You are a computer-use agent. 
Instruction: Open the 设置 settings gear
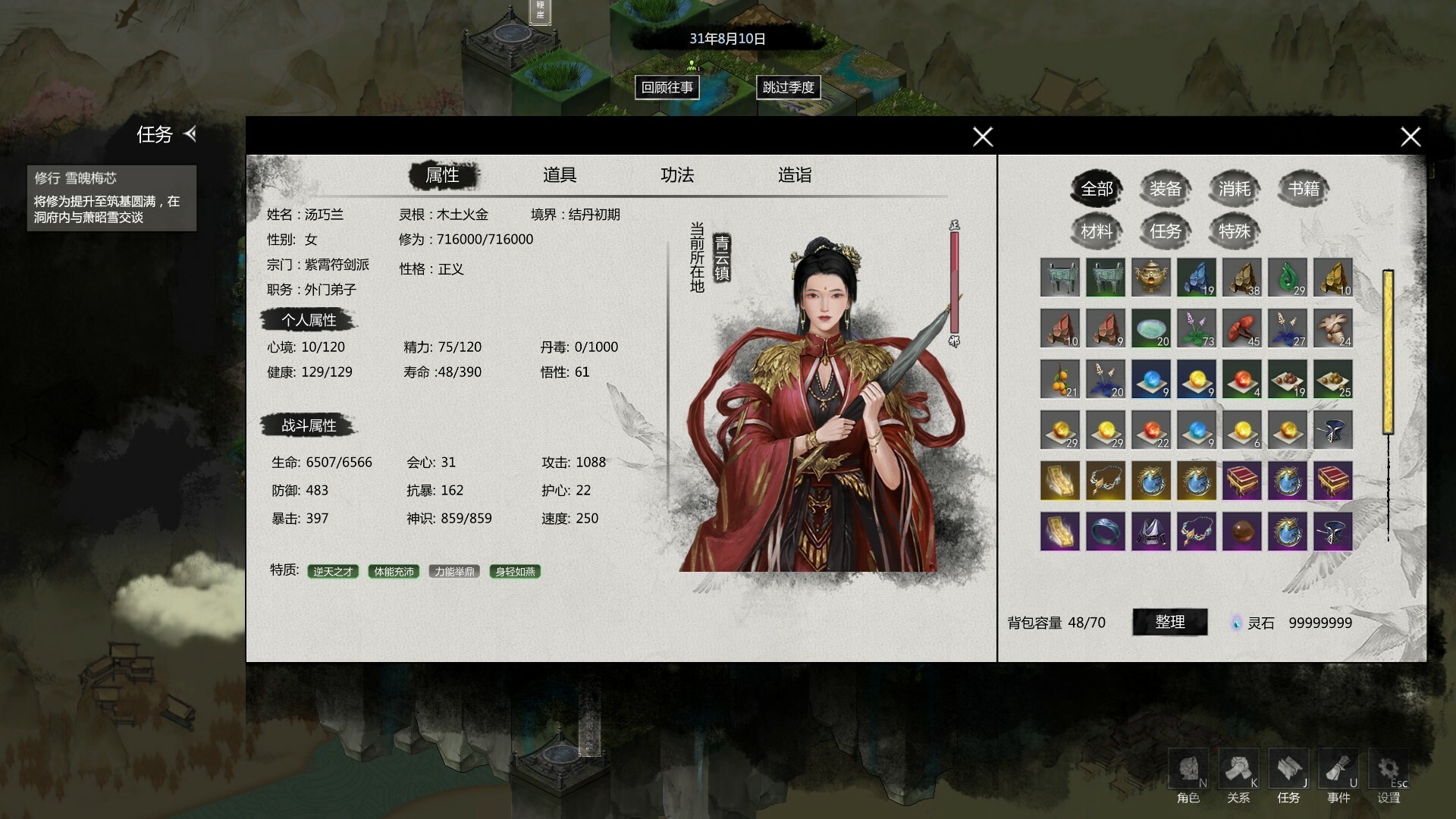tap(1388, 775)
